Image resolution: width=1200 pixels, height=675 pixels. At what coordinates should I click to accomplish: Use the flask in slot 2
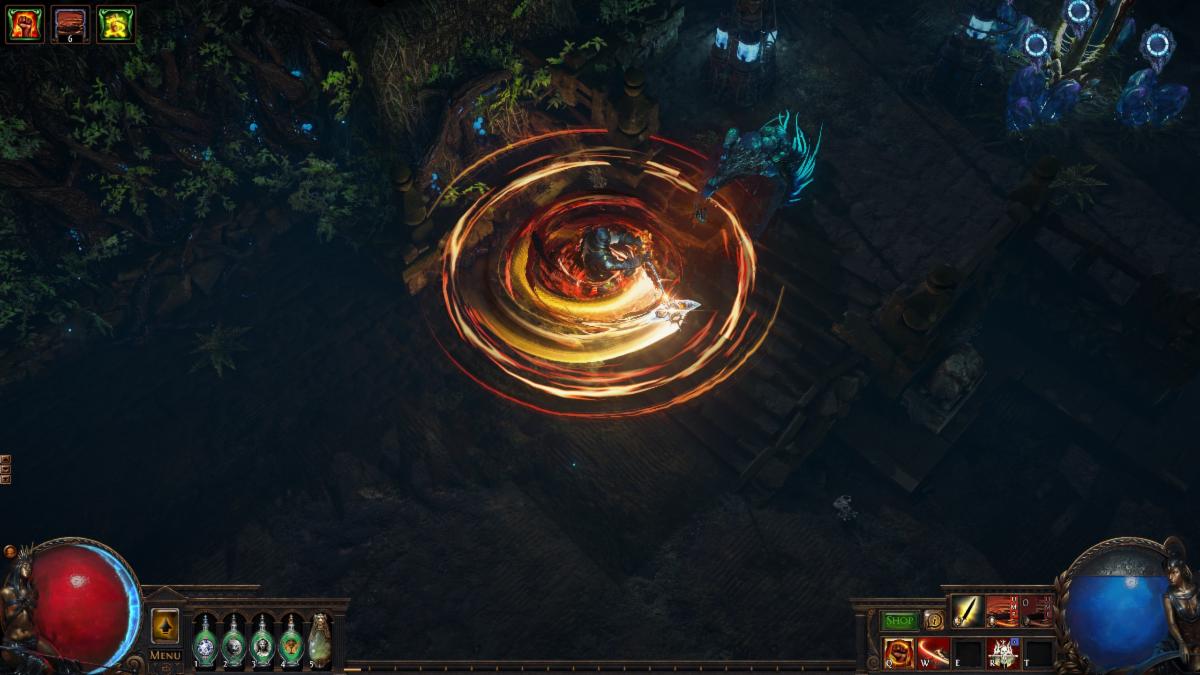pyautogui.click(x=233, y=640)
